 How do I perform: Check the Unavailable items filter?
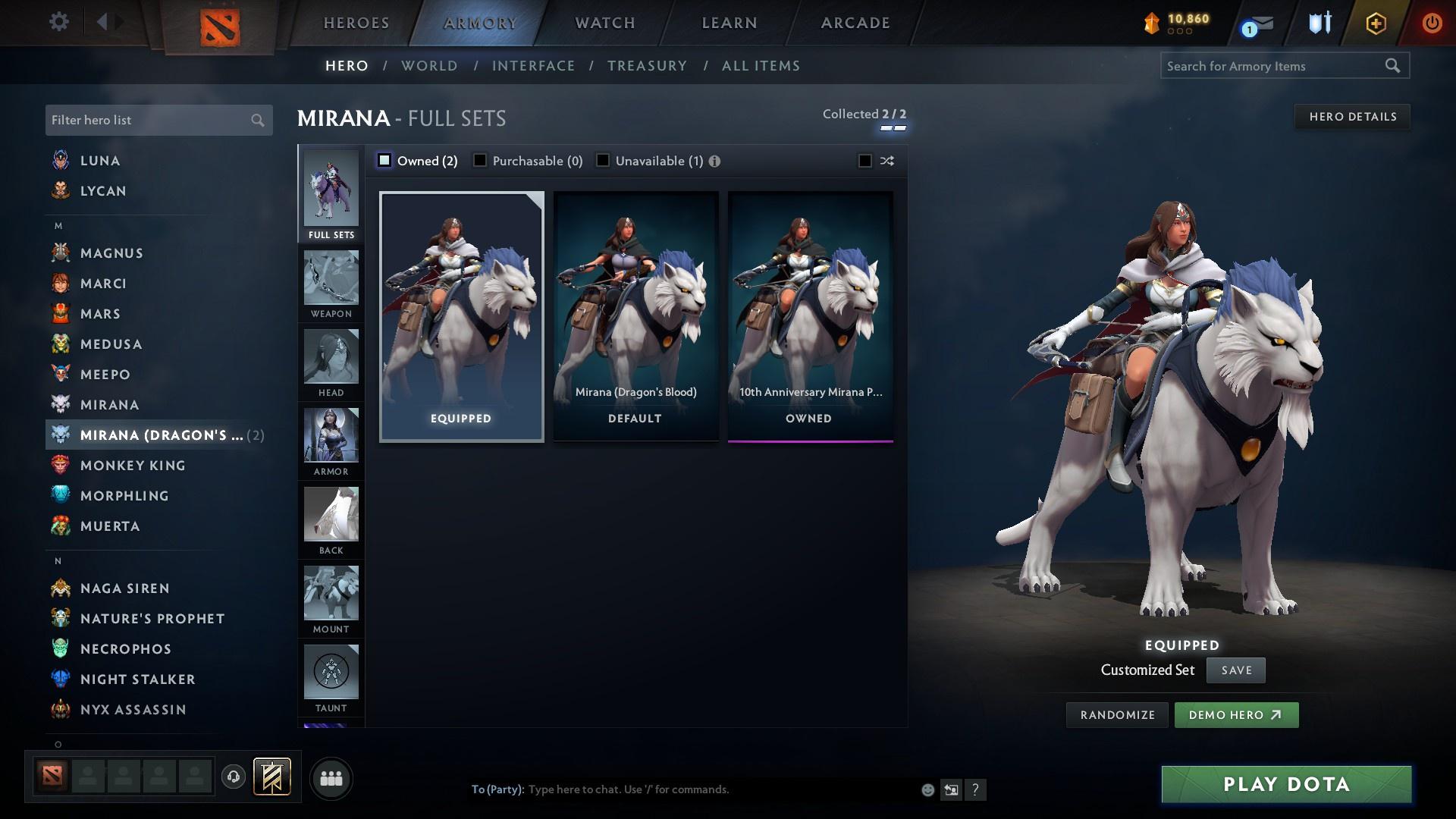pyautogui.click(x=603, y=160)
